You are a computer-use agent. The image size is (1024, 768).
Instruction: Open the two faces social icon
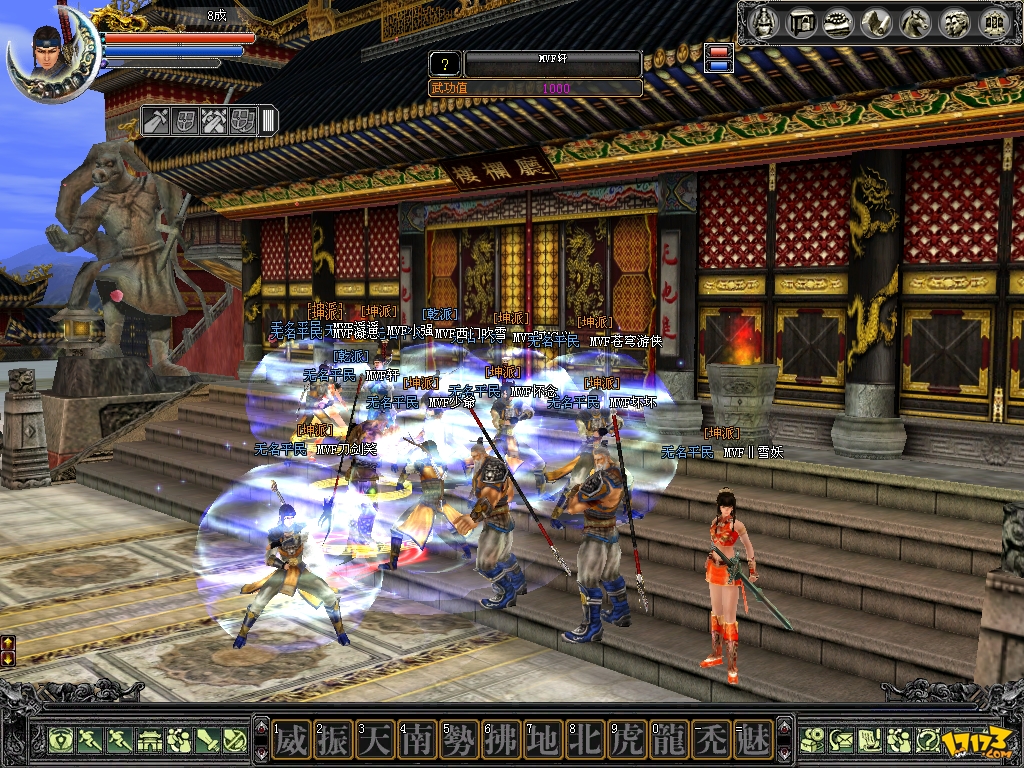pos(955,23)
